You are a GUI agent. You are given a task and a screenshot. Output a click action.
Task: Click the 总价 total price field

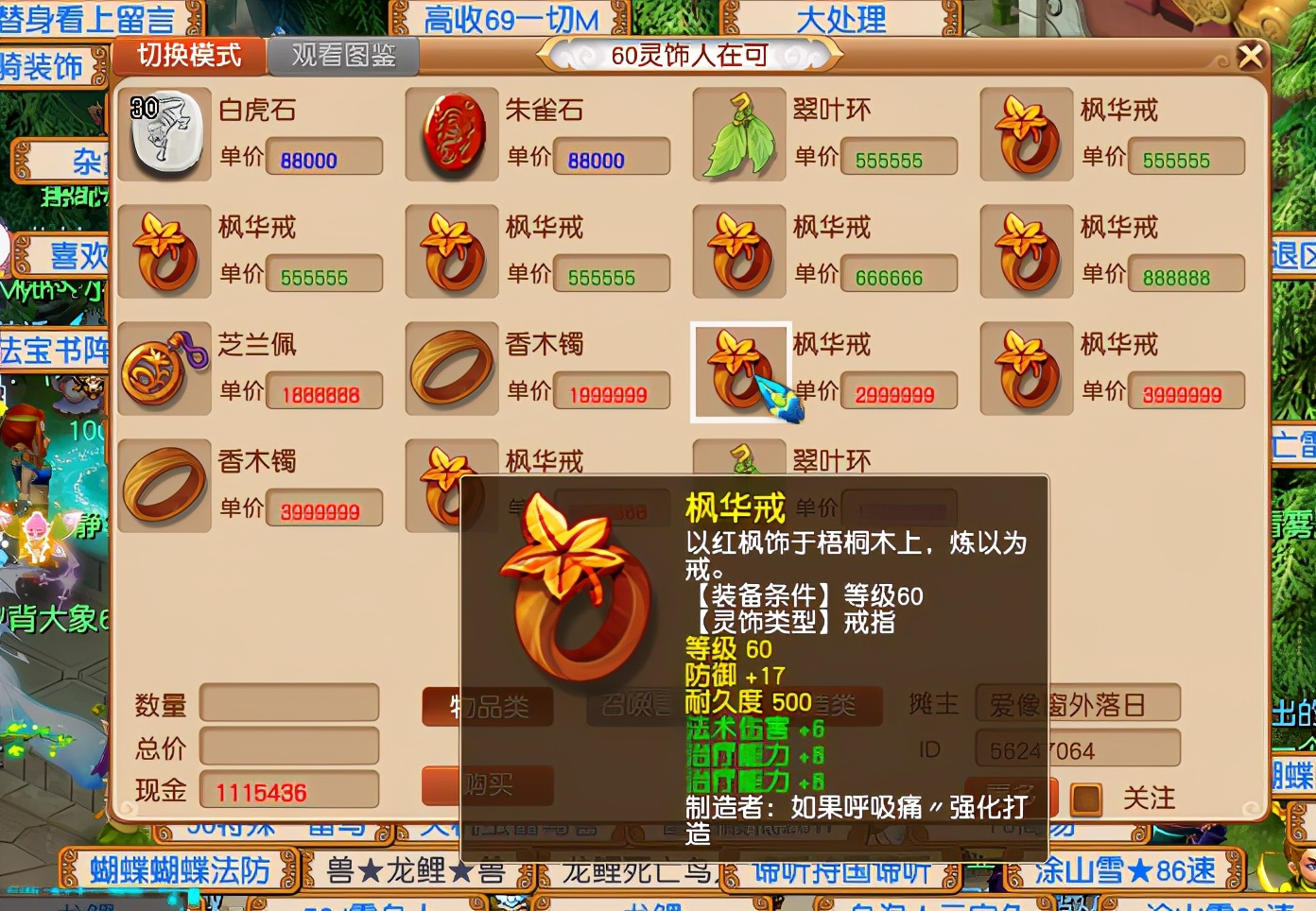coord(290,747)
